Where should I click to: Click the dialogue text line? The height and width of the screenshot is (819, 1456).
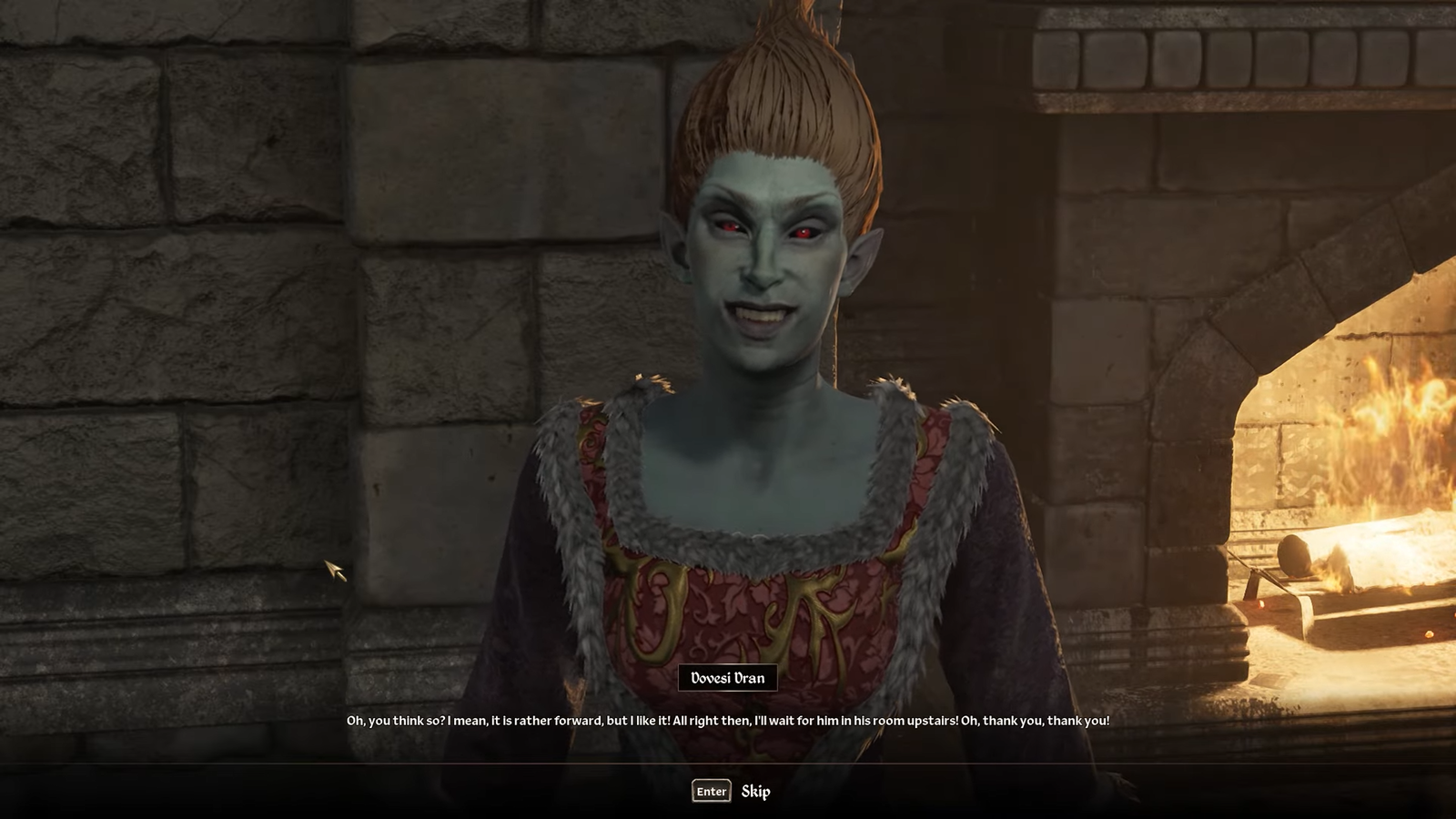pos(728,718)
